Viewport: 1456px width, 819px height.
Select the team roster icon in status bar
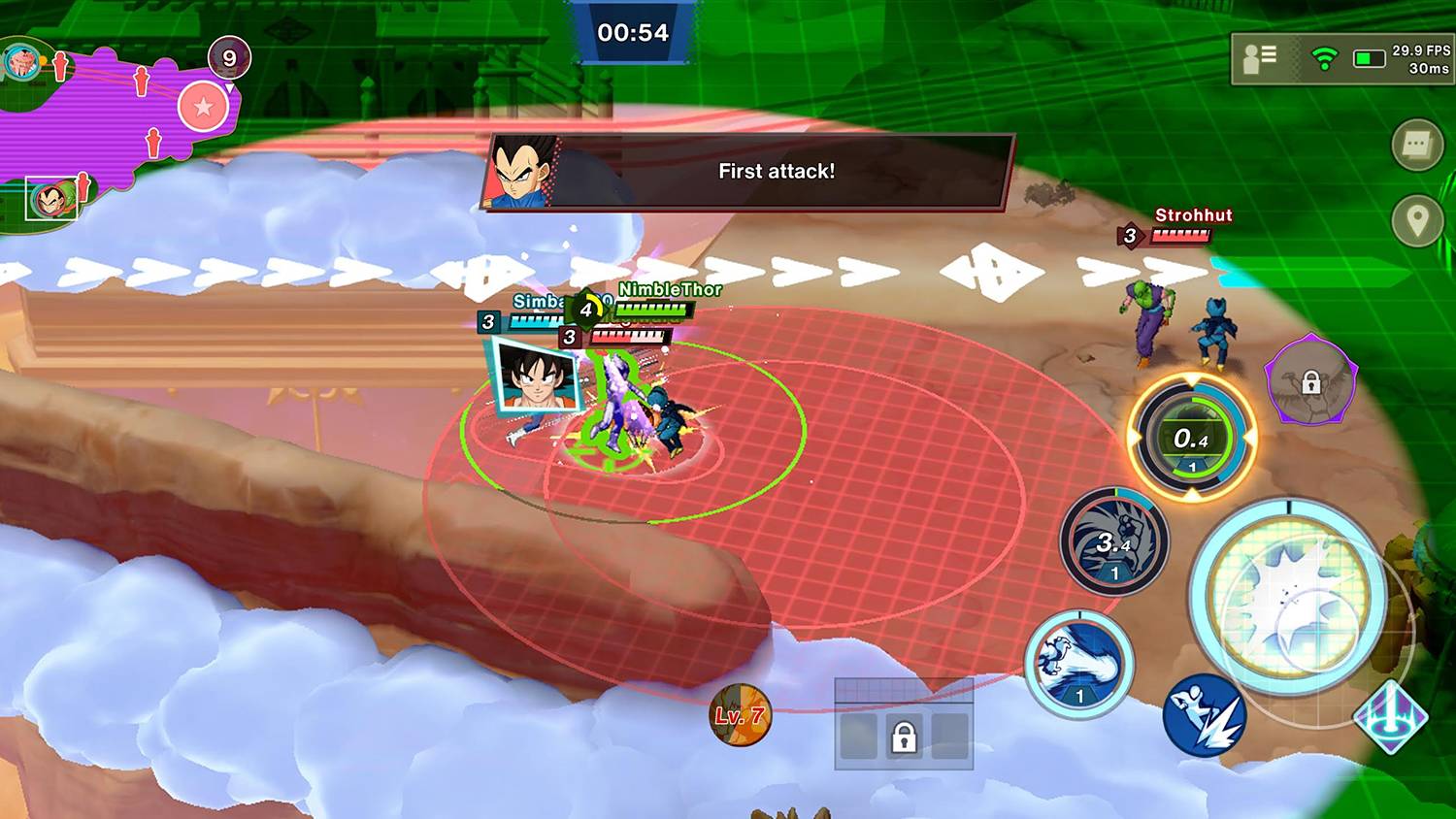[x=1258, y=58]
